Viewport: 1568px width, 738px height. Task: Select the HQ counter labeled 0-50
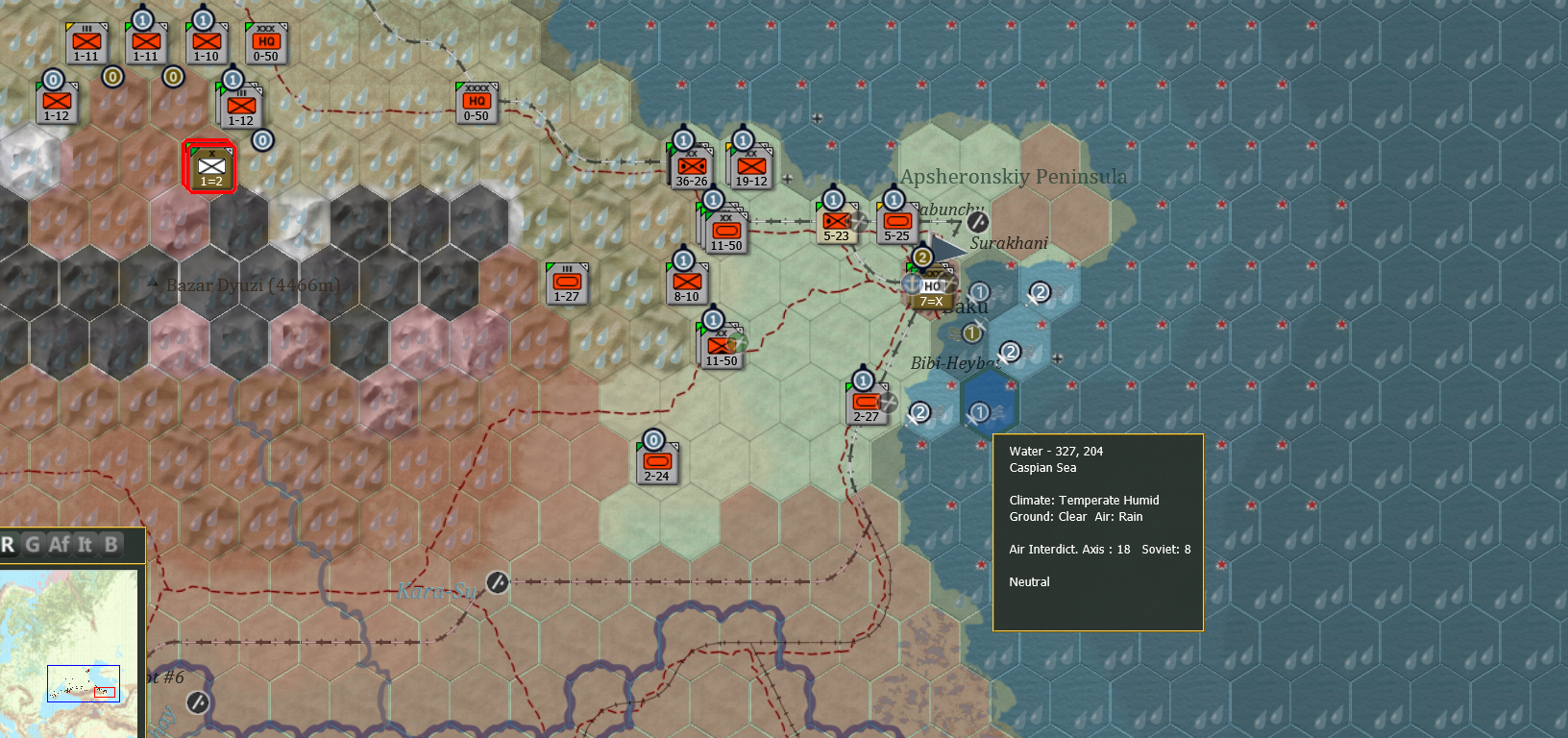[266, 42]
